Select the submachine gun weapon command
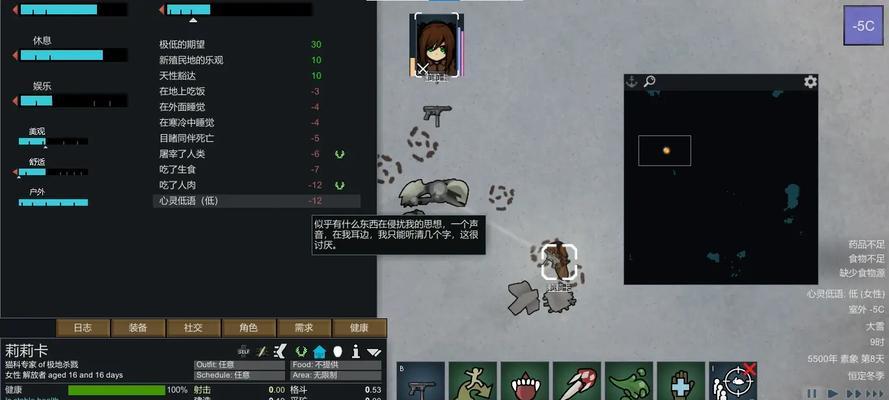889x400 pixels. (x=421, y=381)
